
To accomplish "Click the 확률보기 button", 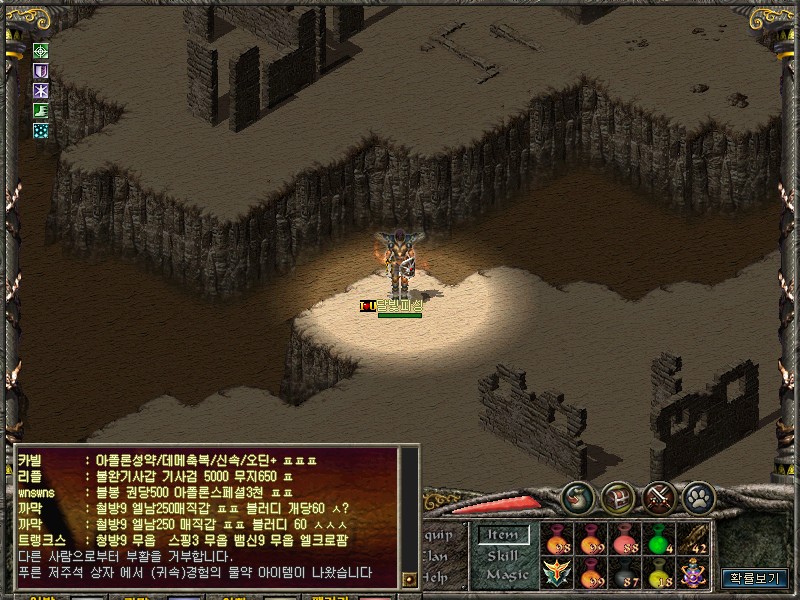I will pyautogui.click(x=755, y=578).
